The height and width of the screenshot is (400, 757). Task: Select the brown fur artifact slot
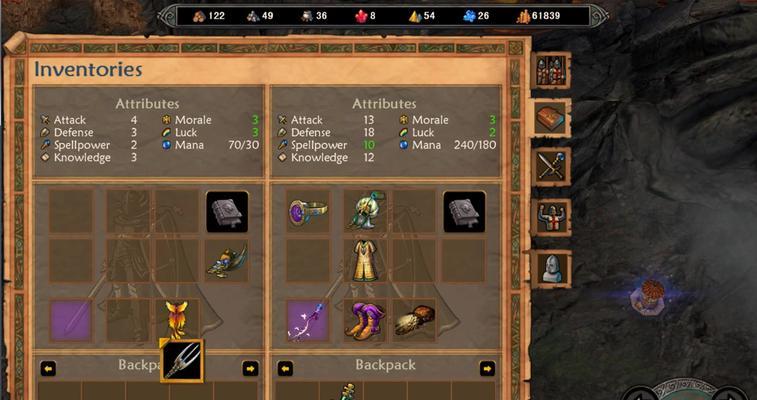coord(413,319)
